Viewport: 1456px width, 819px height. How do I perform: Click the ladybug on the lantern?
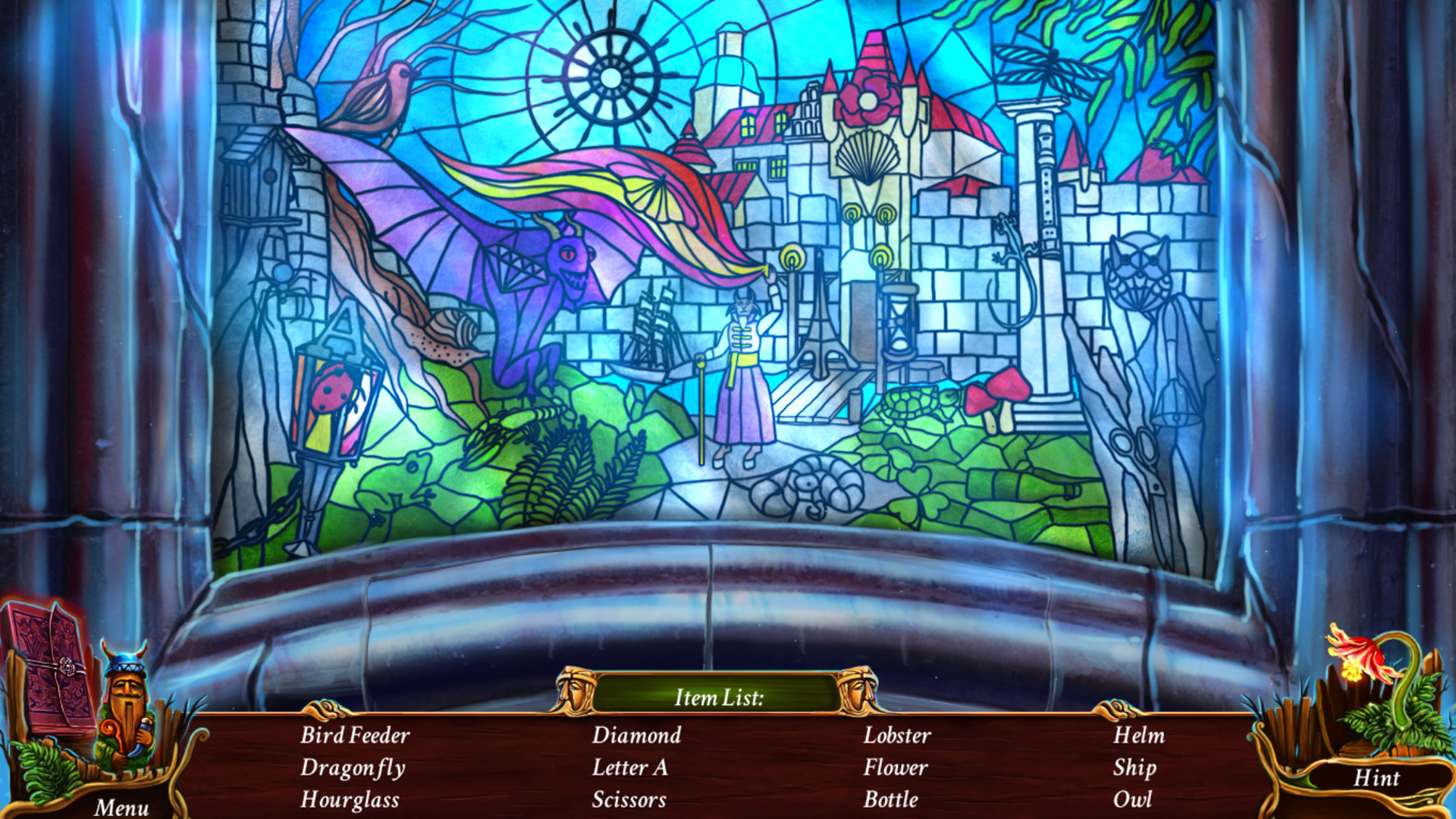pyautogui.click(x=331, y=388)
